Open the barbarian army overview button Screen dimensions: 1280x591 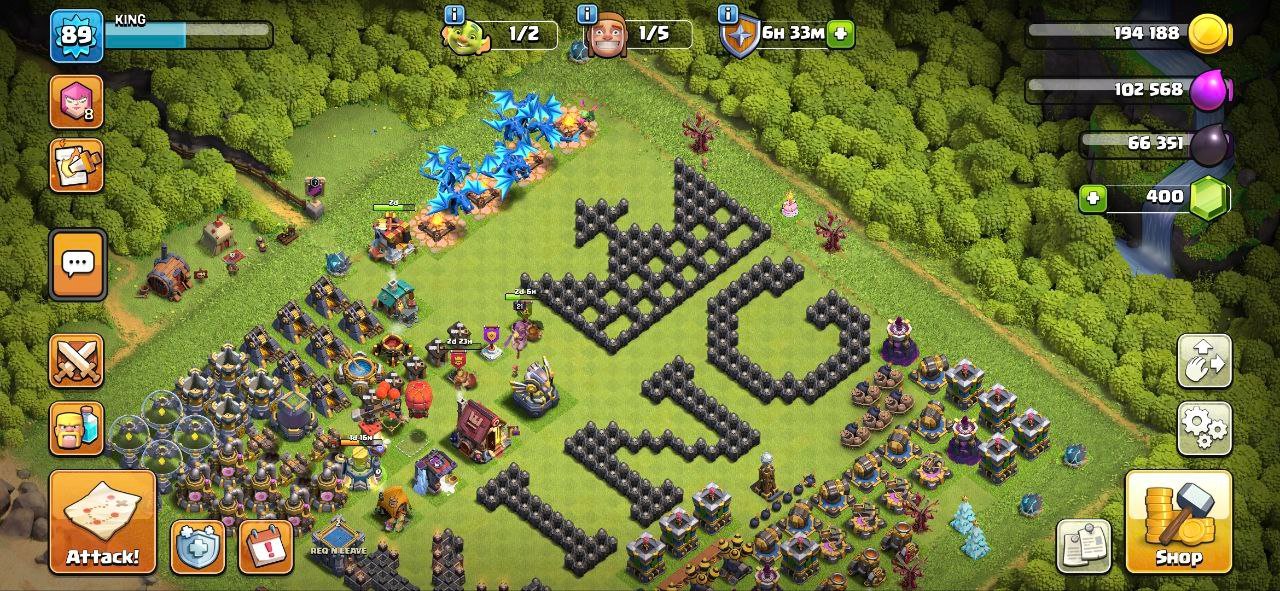[77, 429]
